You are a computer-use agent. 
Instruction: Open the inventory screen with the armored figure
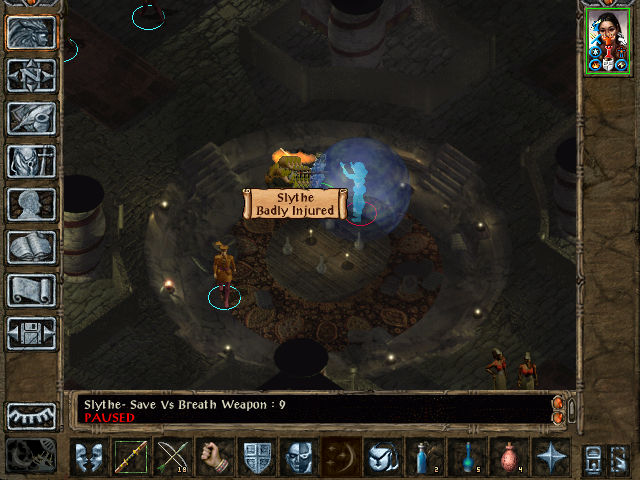click(x=31, y=160)
